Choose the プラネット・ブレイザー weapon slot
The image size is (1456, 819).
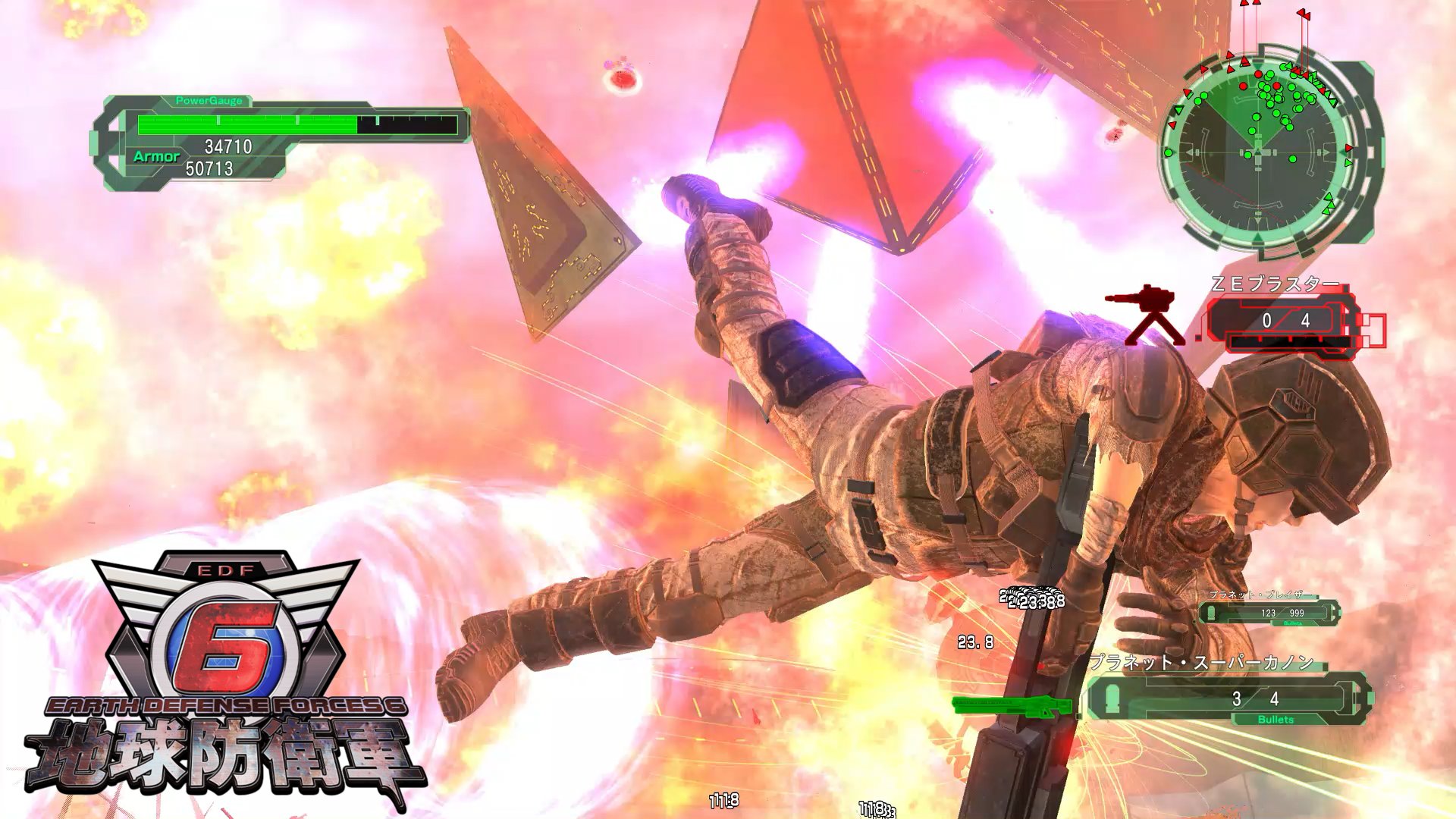pyautogui.click(x=1269, y=612)
